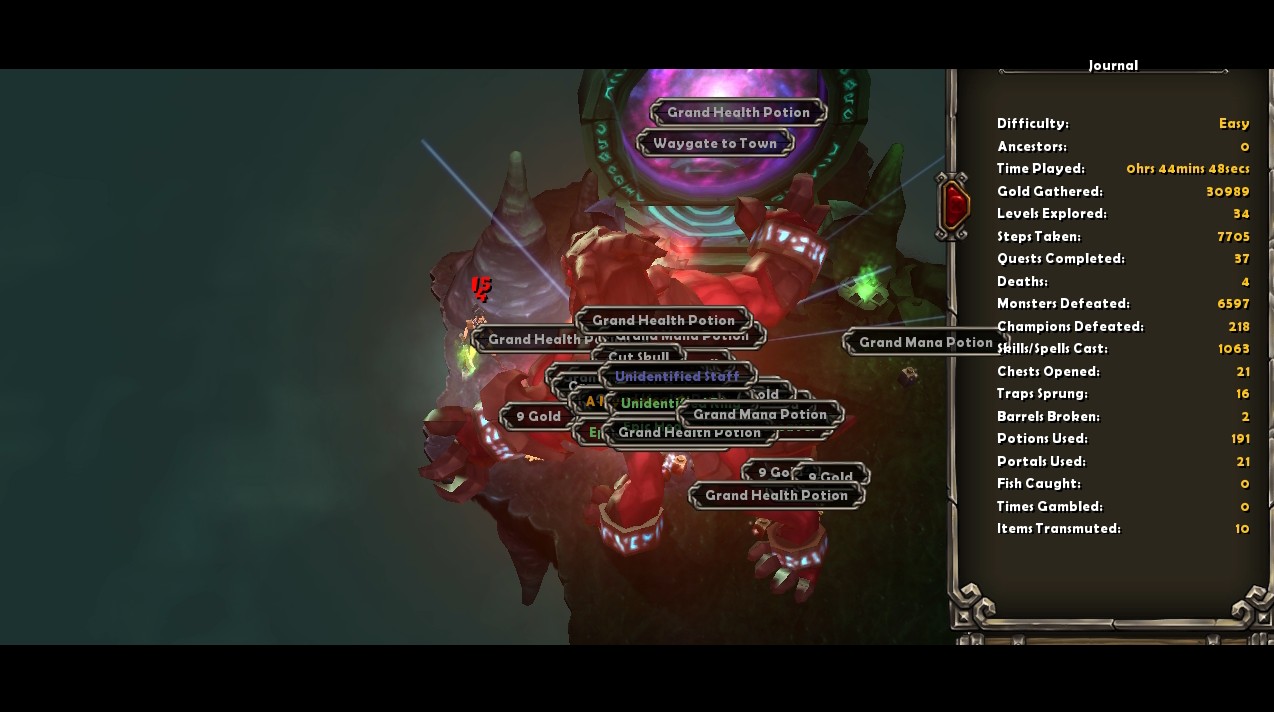Select the Waygate to Town label

714,144
